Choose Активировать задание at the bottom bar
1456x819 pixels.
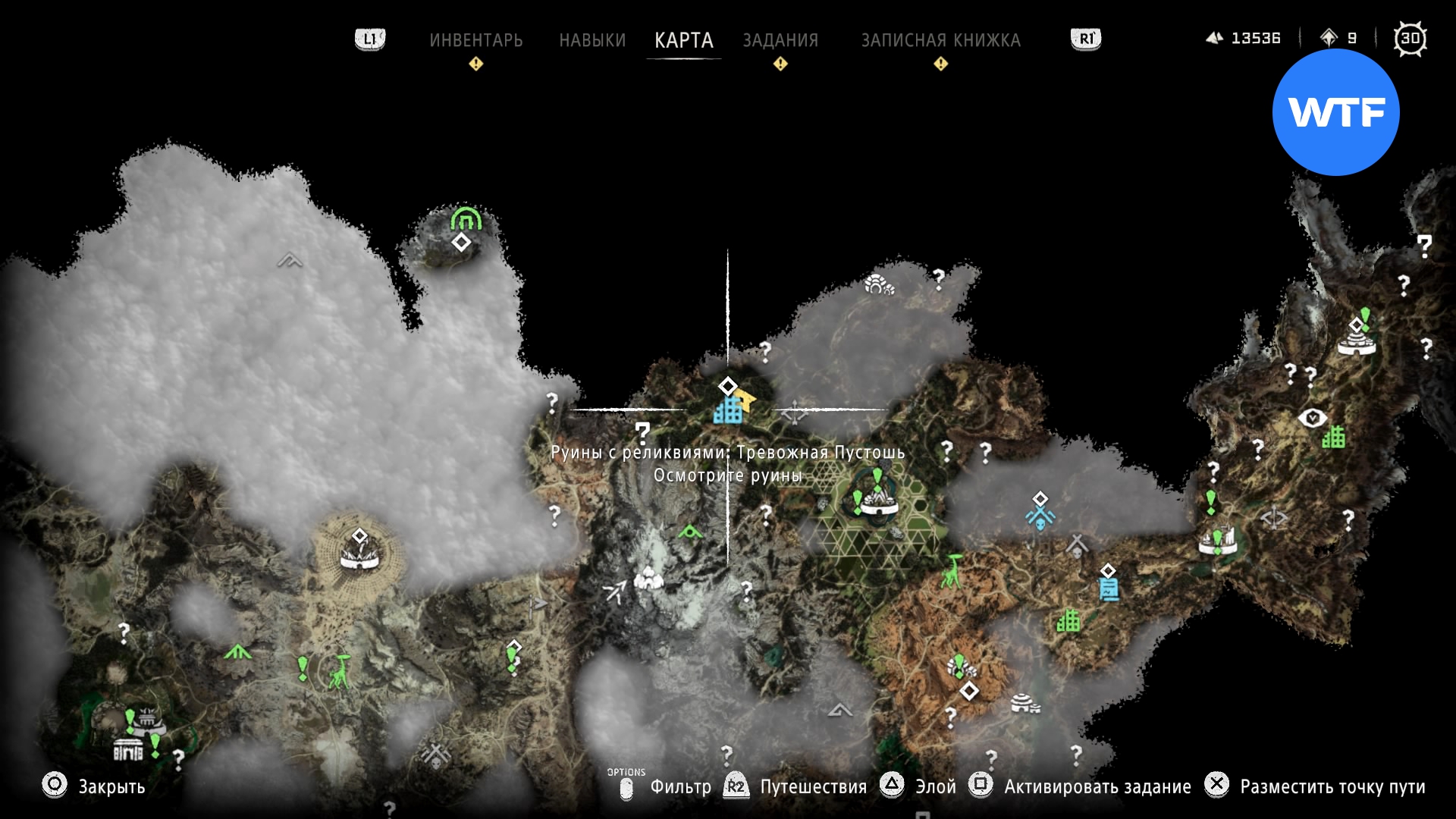(x=1097, y=786)
